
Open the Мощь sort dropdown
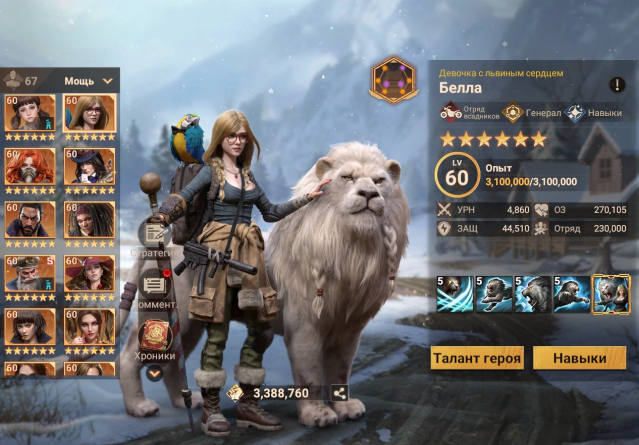[89, 80]
